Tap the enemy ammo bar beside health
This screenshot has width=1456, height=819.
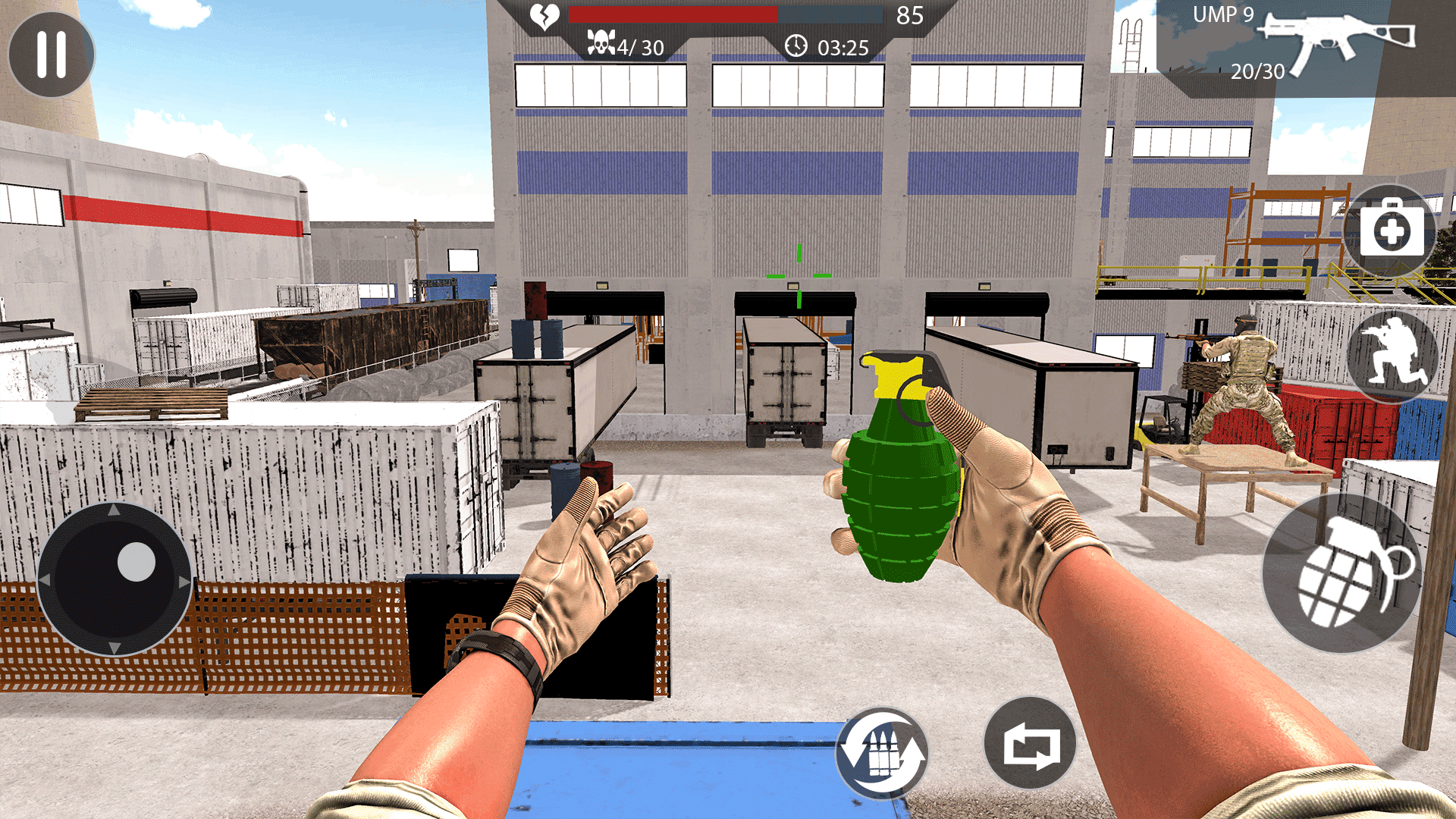tap(830, 14)
